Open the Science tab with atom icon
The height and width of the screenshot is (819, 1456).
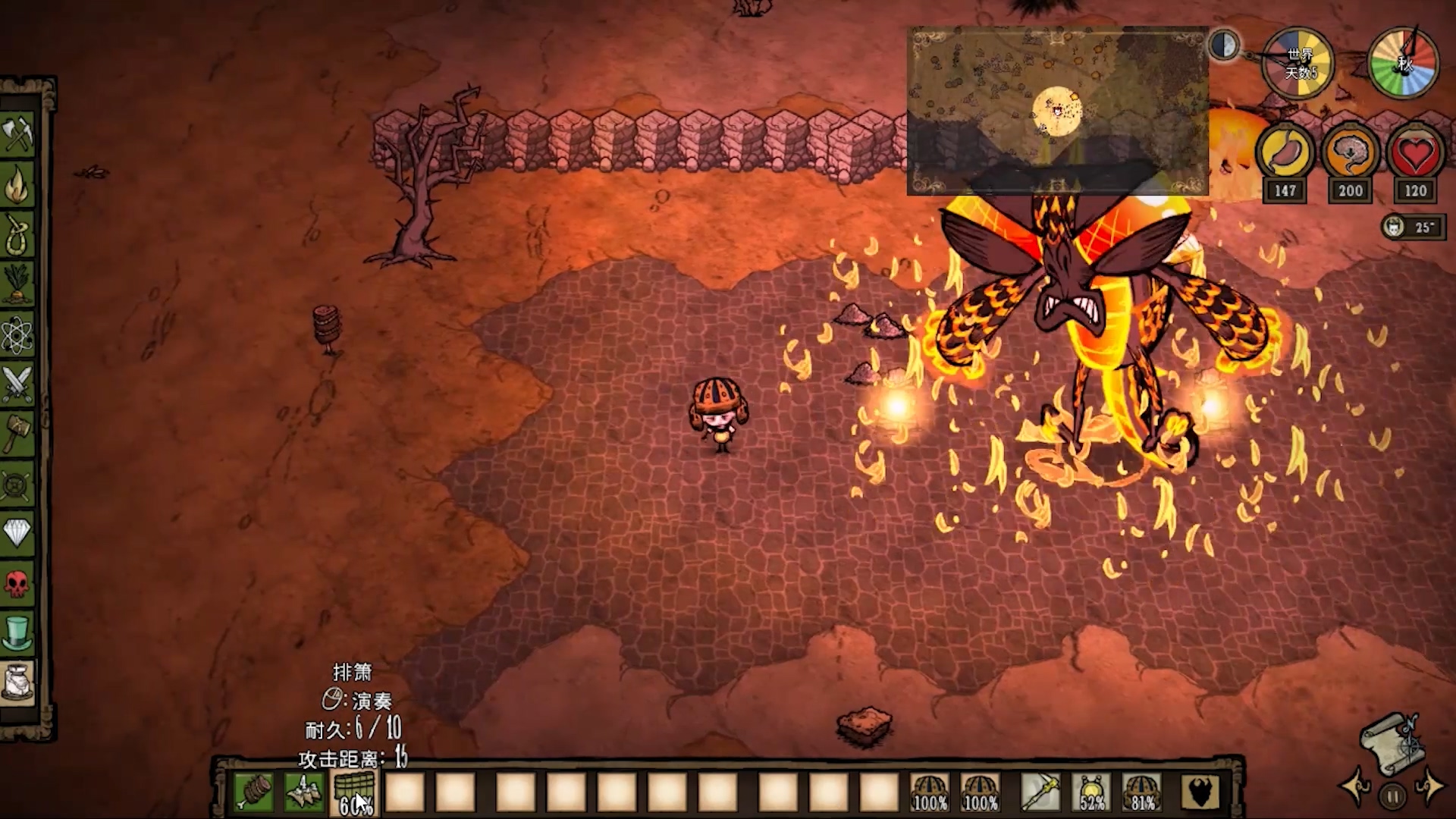tap(17, 334)
